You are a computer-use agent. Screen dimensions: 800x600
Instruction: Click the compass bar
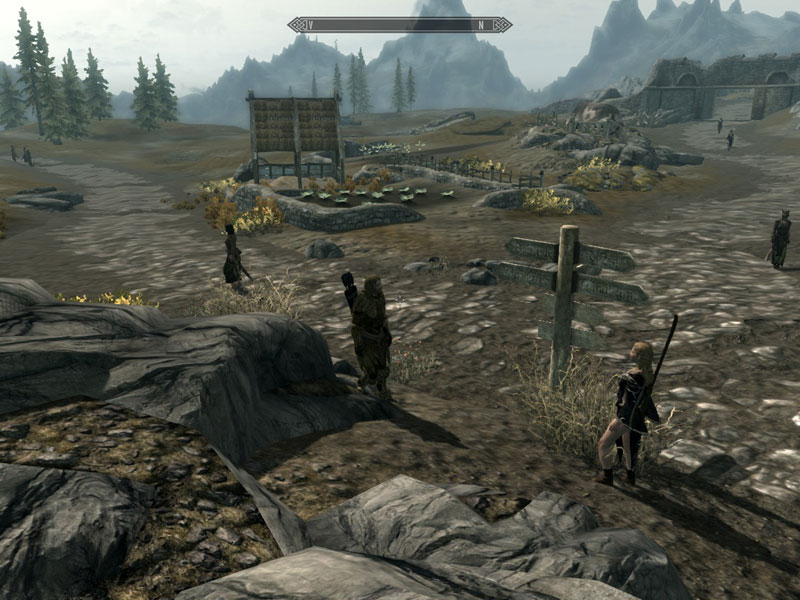[x=400, y=25]
